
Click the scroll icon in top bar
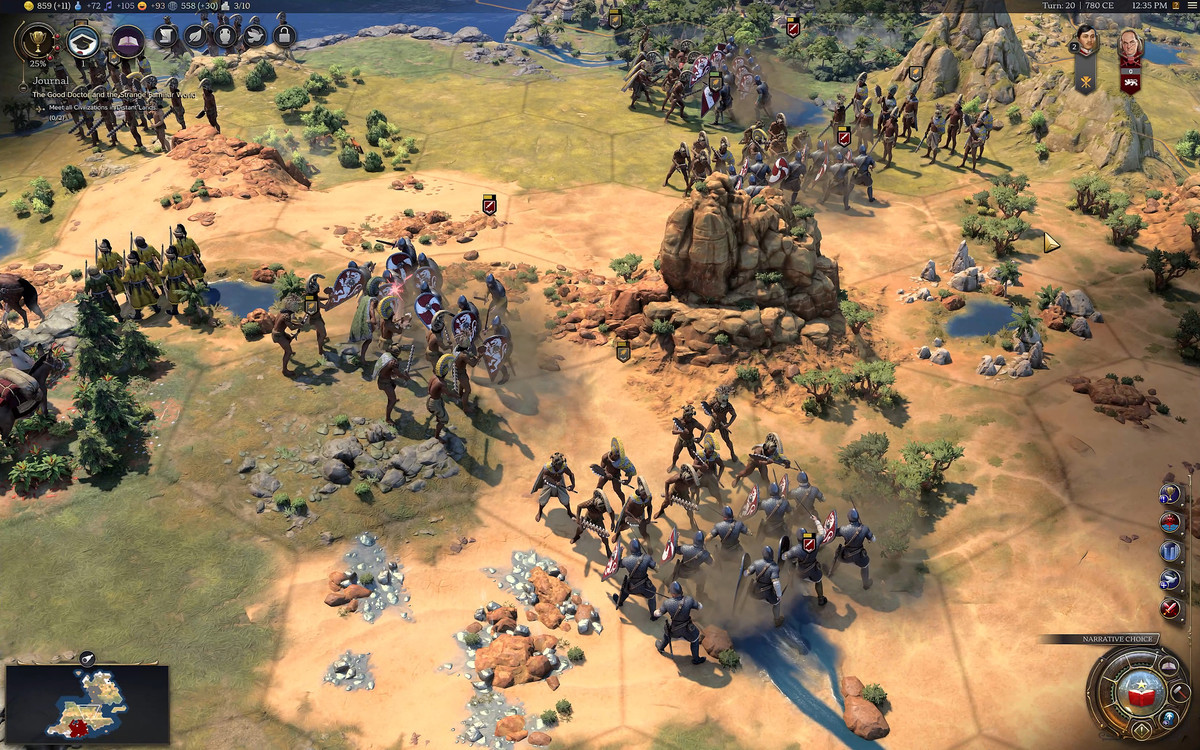pos(165,37)
